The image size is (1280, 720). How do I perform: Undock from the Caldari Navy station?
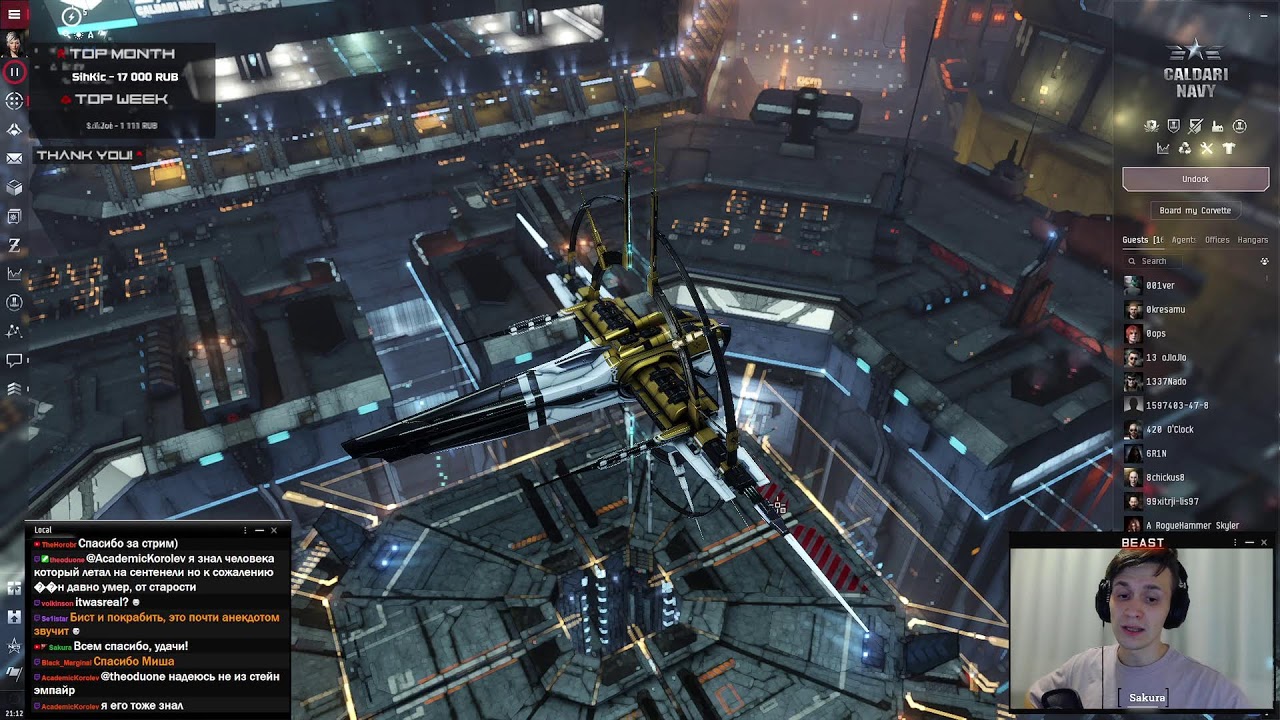[x=1195, y=179]
